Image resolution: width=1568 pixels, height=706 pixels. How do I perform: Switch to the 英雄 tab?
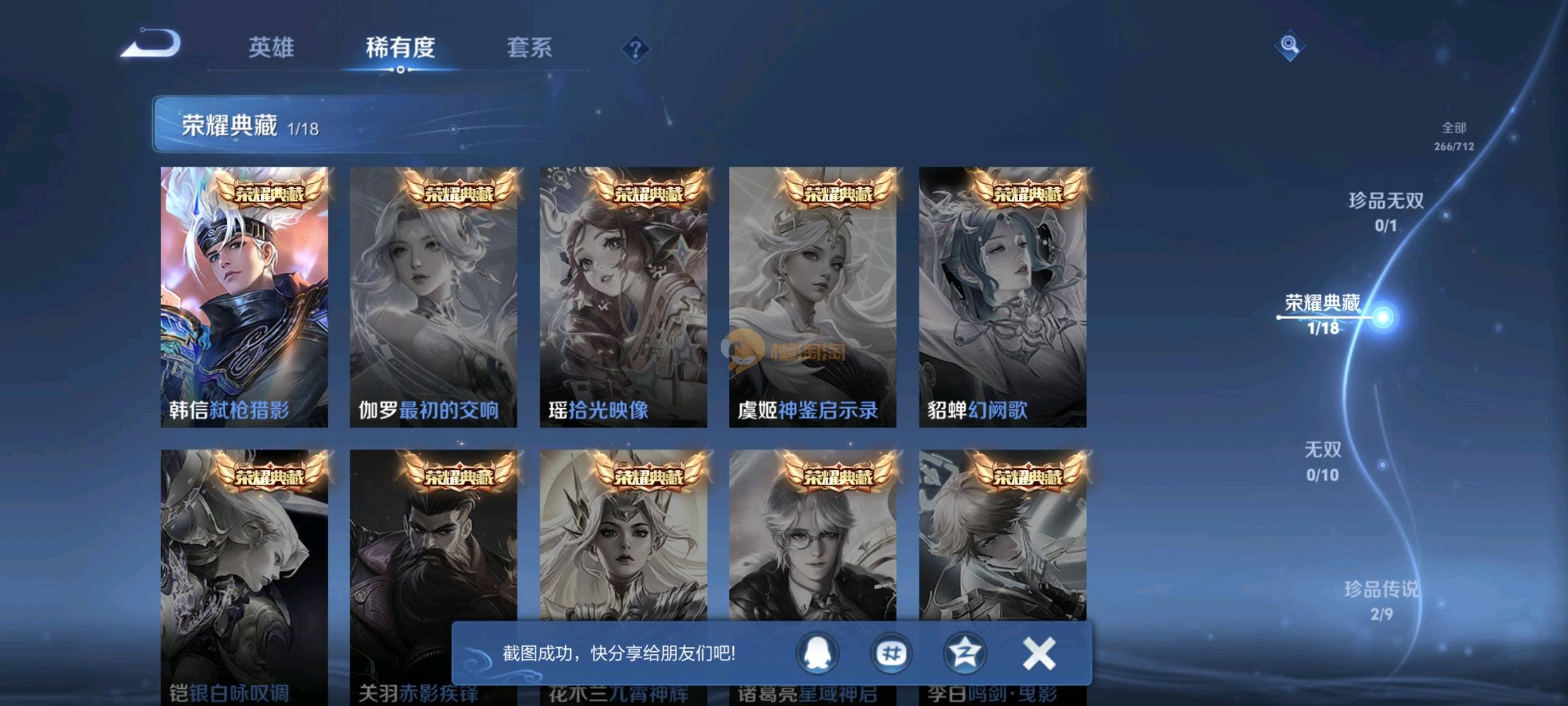coord(271,48)
